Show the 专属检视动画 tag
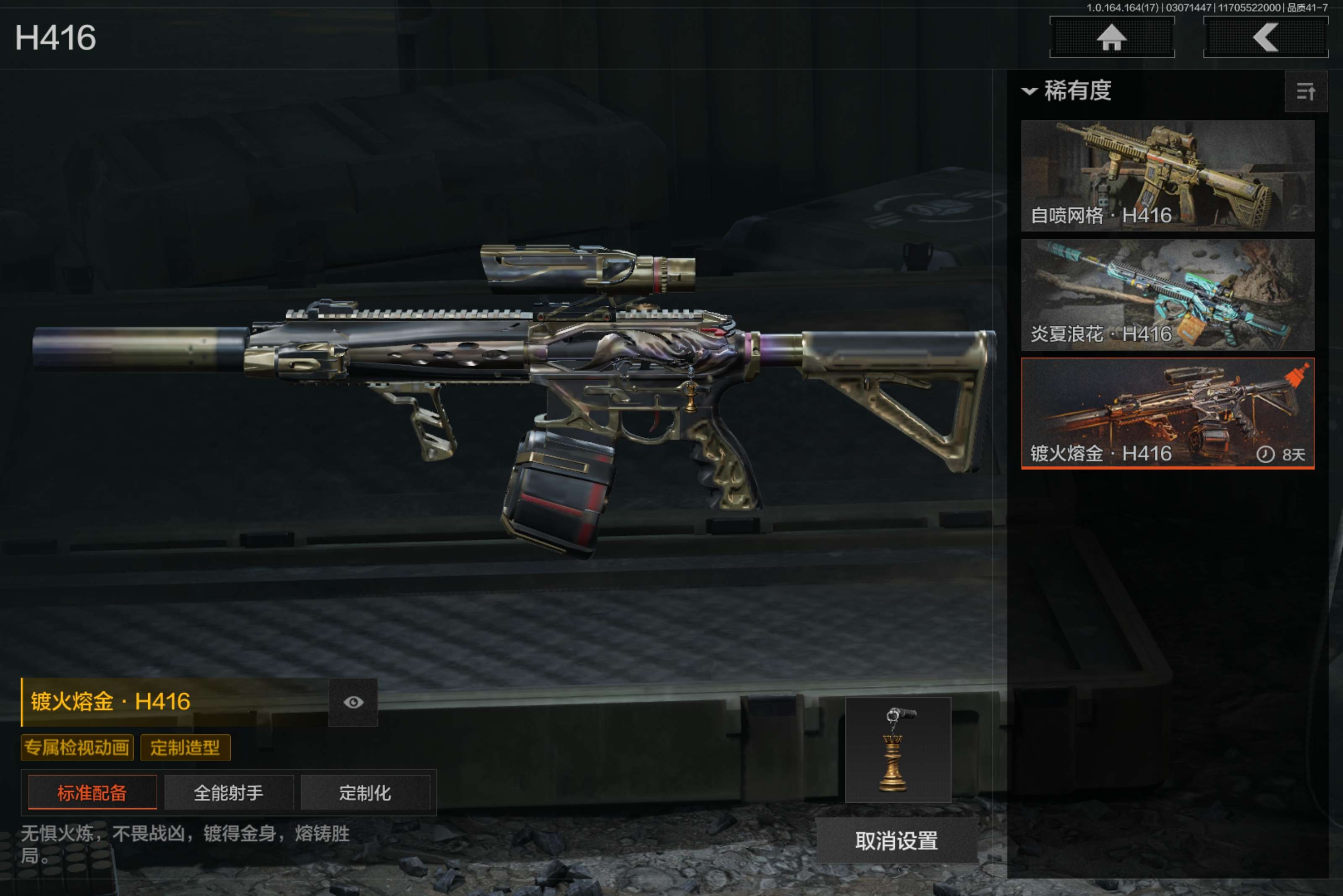 click(x=77, y=748)
